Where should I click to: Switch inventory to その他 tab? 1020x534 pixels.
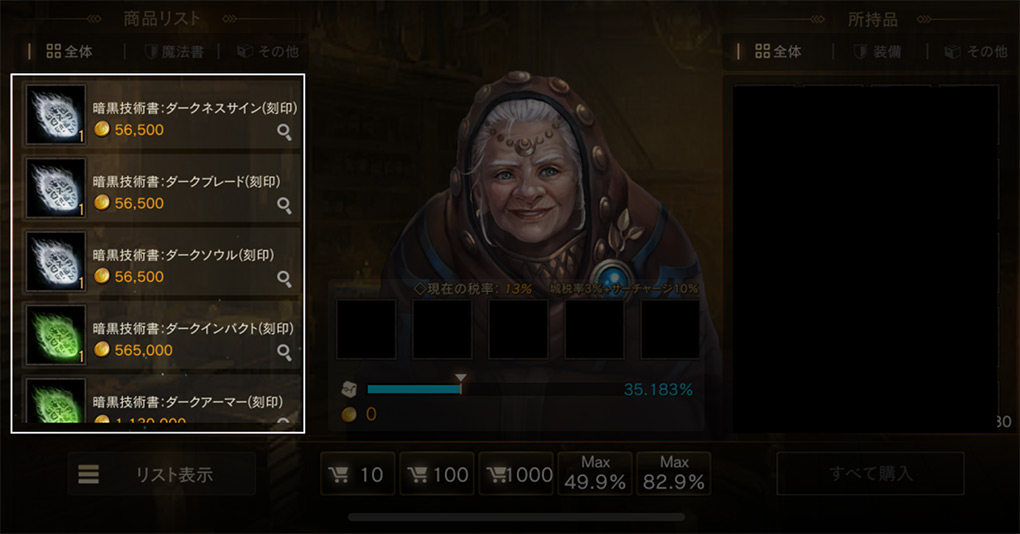[x=975, y=52]
